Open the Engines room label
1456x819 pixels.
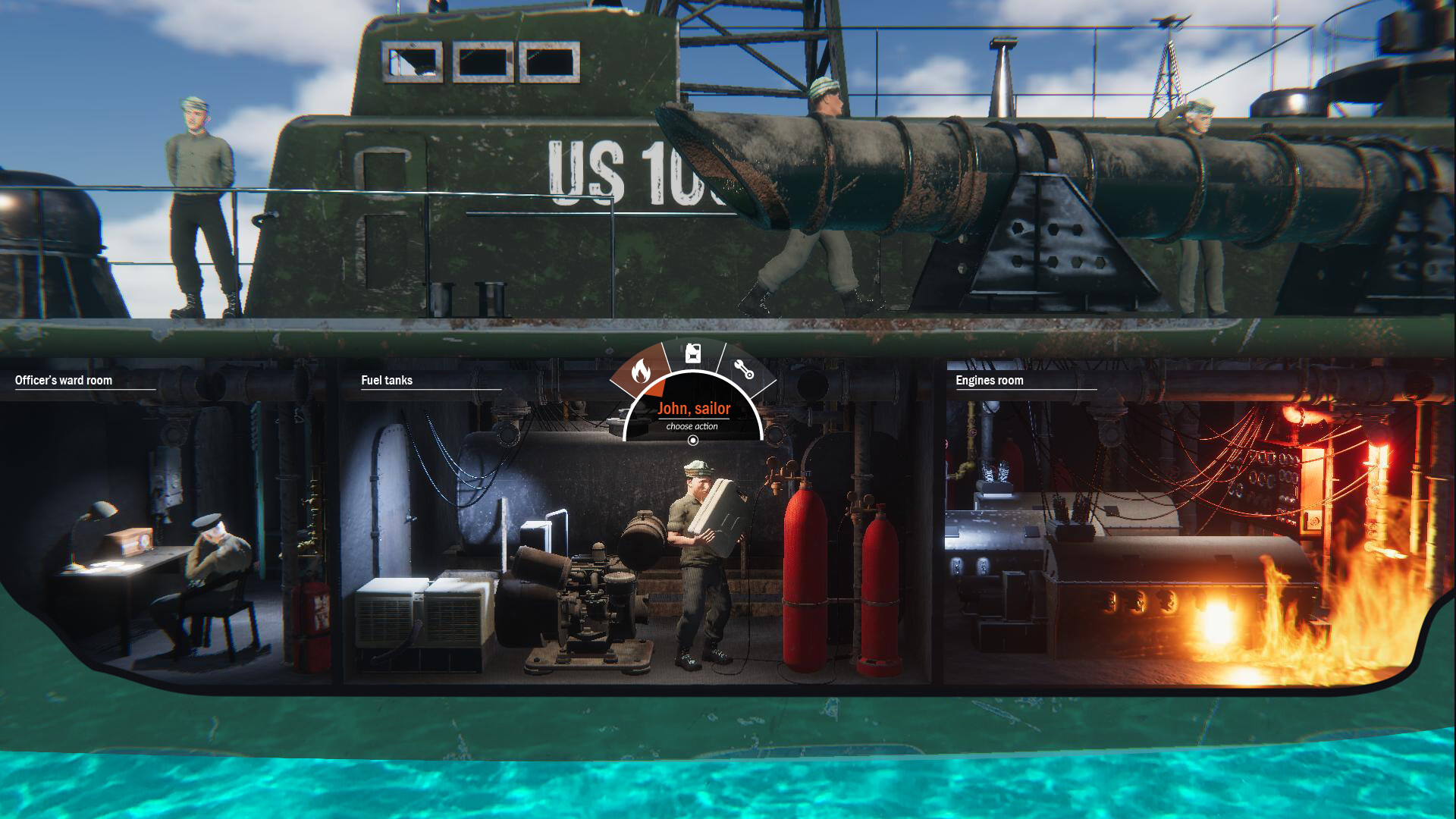990,381
